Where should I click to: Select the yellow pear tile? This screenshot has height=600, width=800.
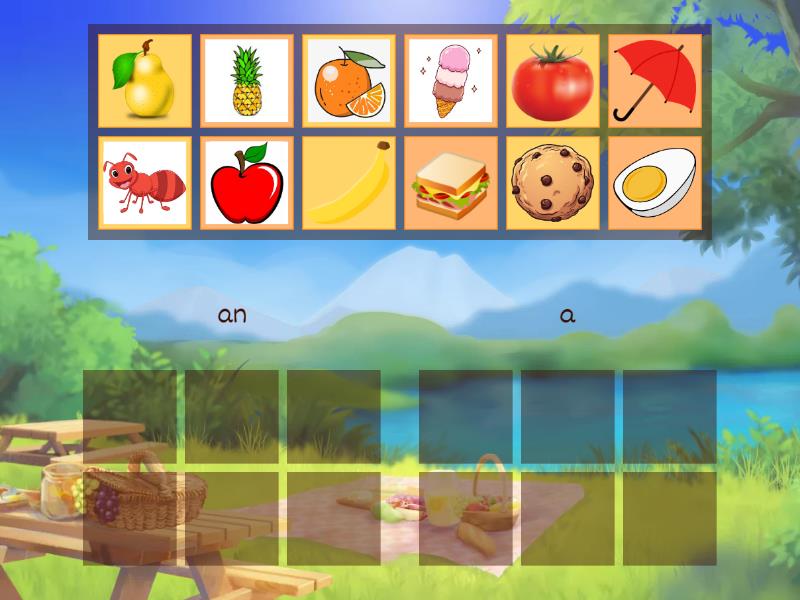coord(145,81)
